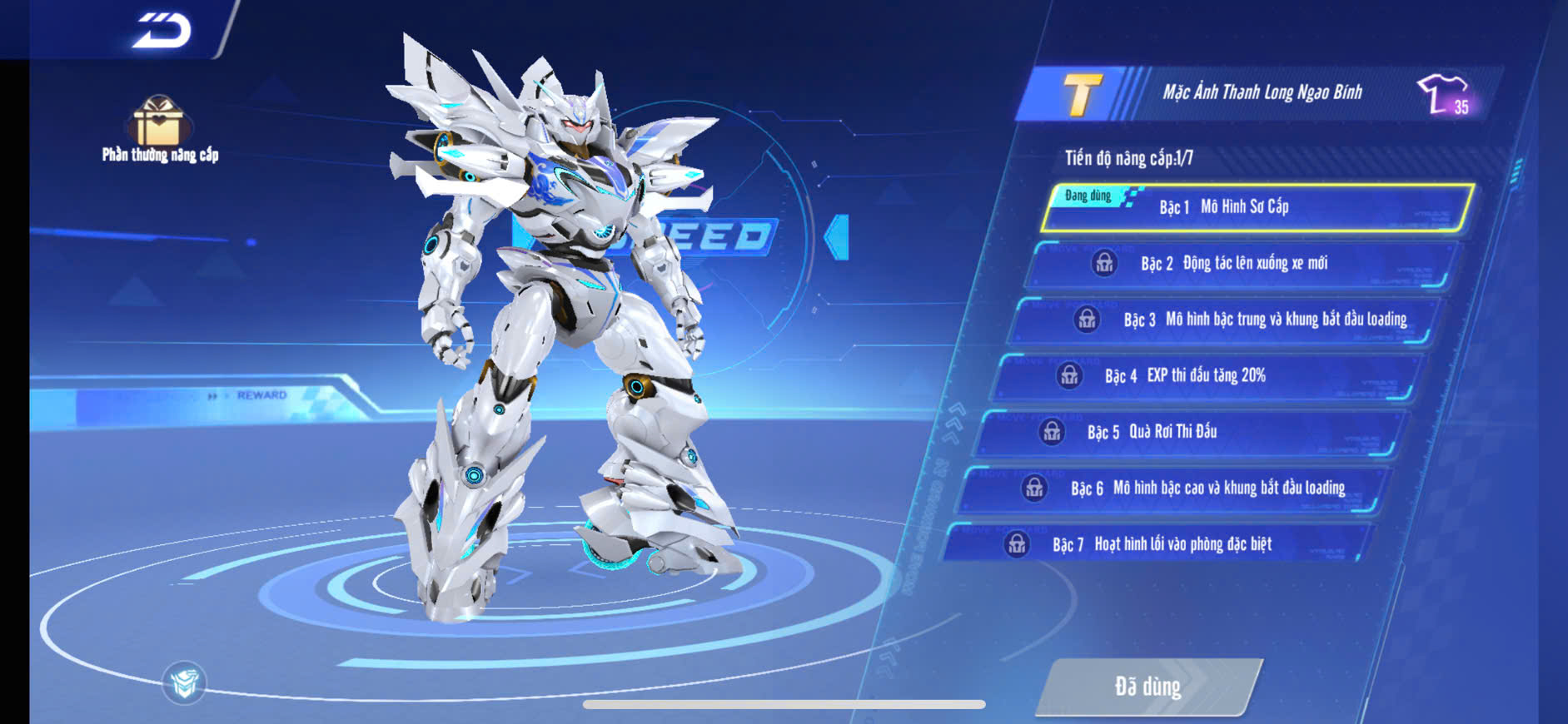
Task: Select Bậc 7 Hoạt hình lối vào phòng
Action: 1157,545
